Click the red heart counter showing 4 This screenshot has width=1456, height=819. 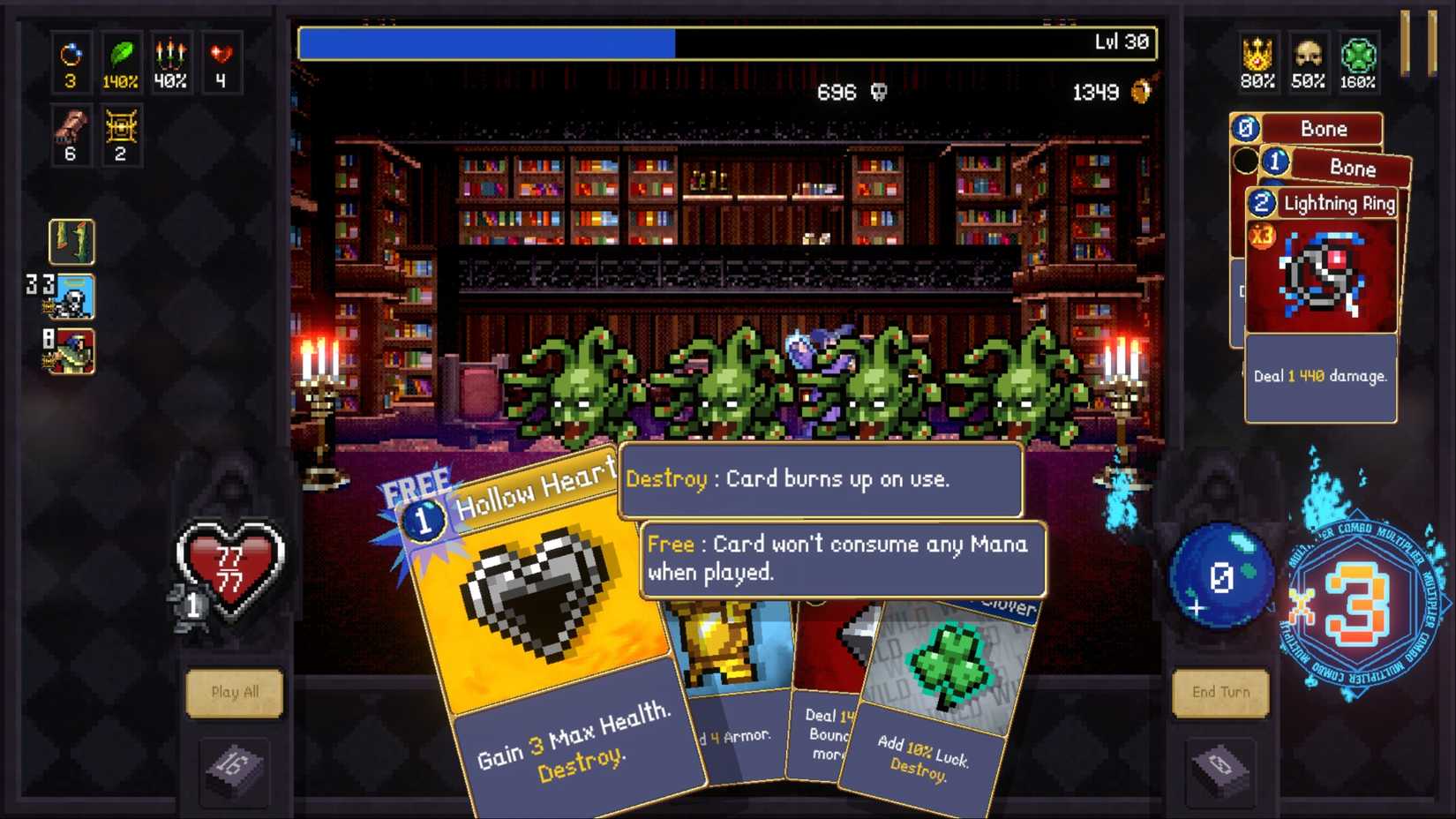tap(221, 62)
